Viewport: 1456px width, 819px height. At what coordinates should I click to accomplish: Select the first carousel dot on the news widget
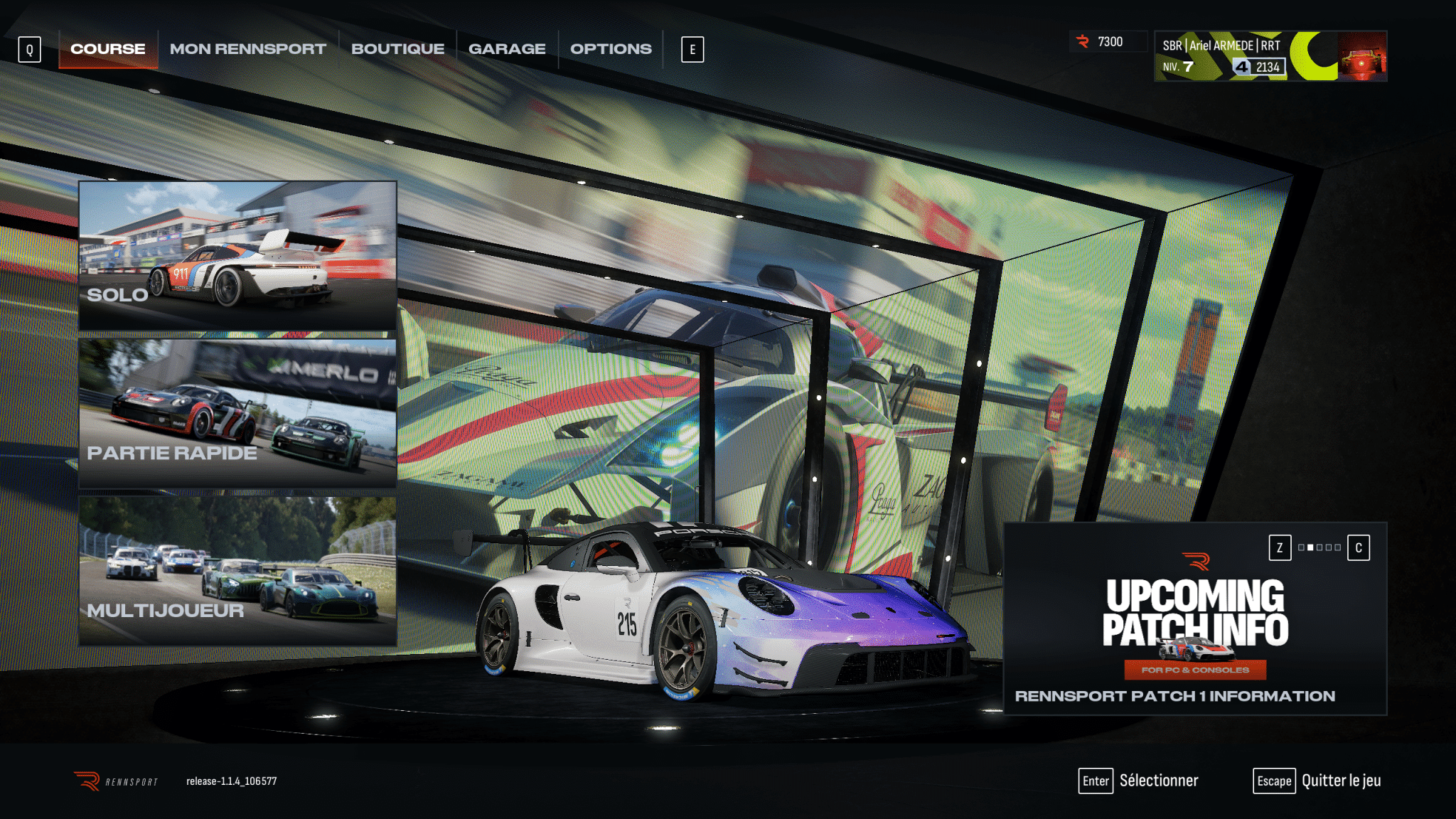pyautogui.click(x=1302, y=548)
